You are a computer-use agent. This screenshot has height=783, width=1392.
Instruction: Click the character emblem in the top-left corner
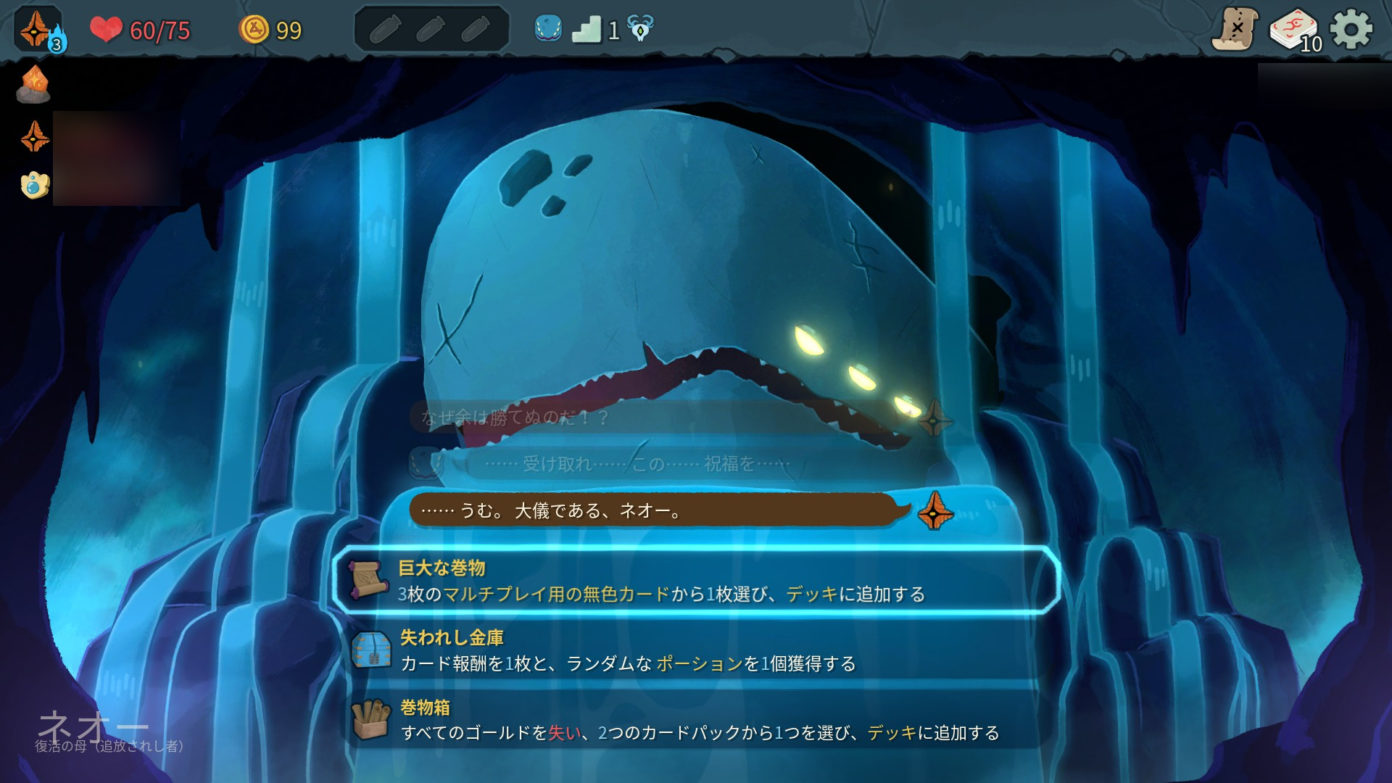[36, 29]
